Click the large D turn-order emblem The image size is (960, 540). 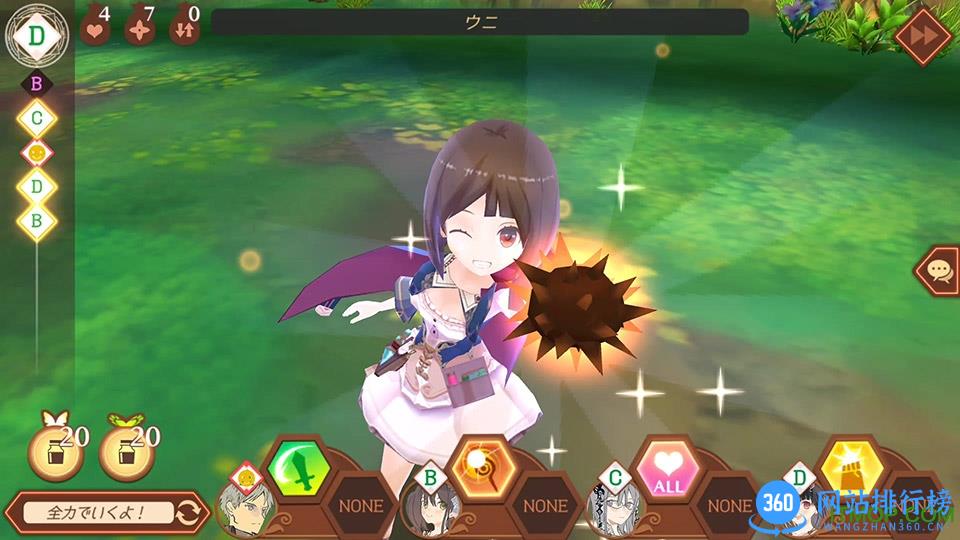point(37,34)
